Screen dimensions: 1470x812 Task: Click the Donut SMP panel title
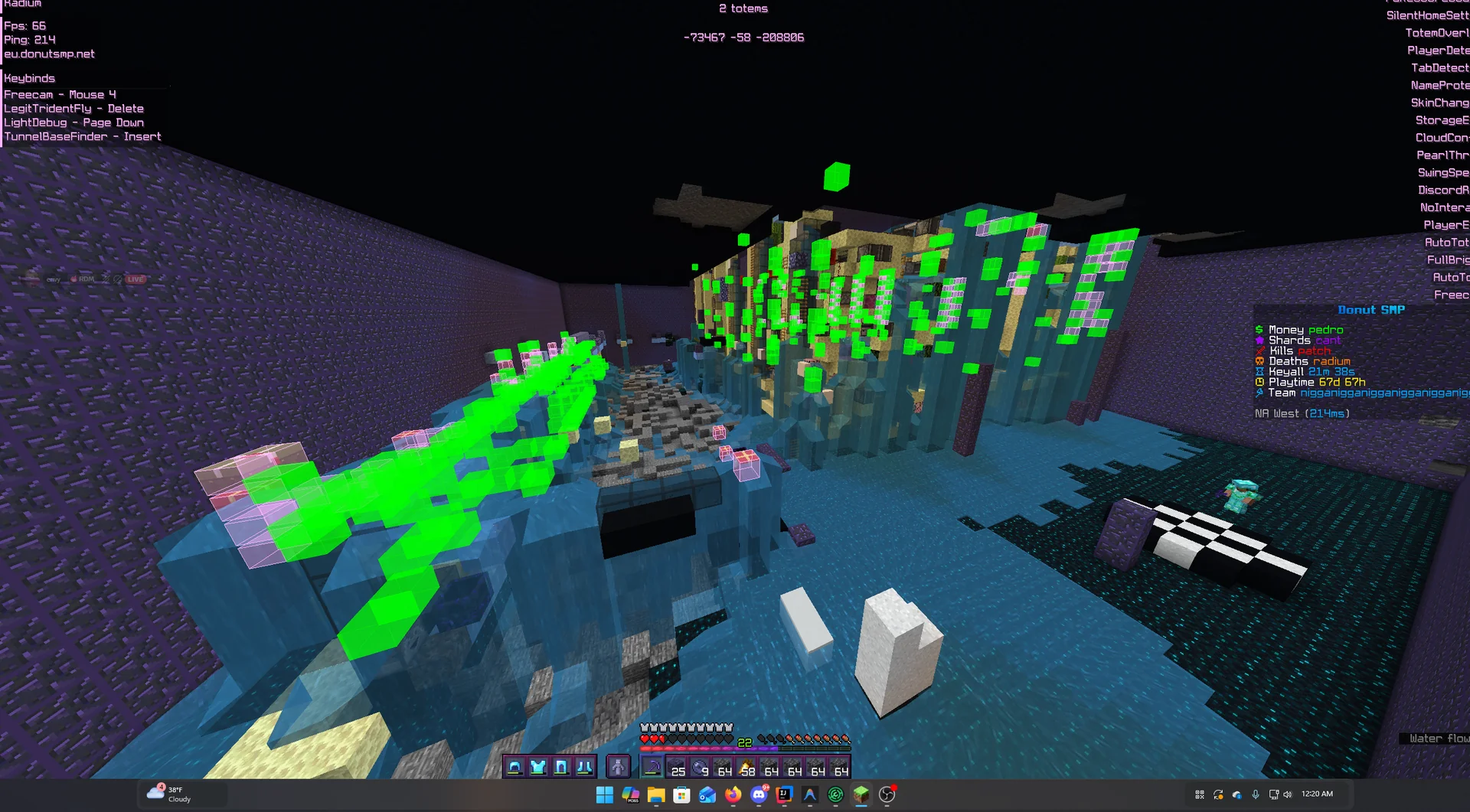coord(1370,310)
